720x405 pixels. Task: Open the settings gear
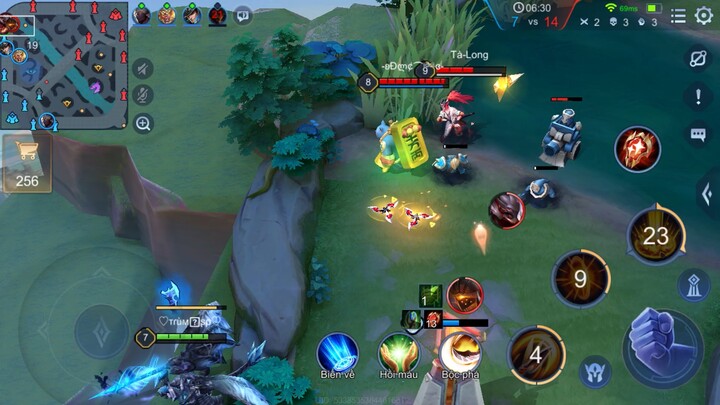coord(704,15)
